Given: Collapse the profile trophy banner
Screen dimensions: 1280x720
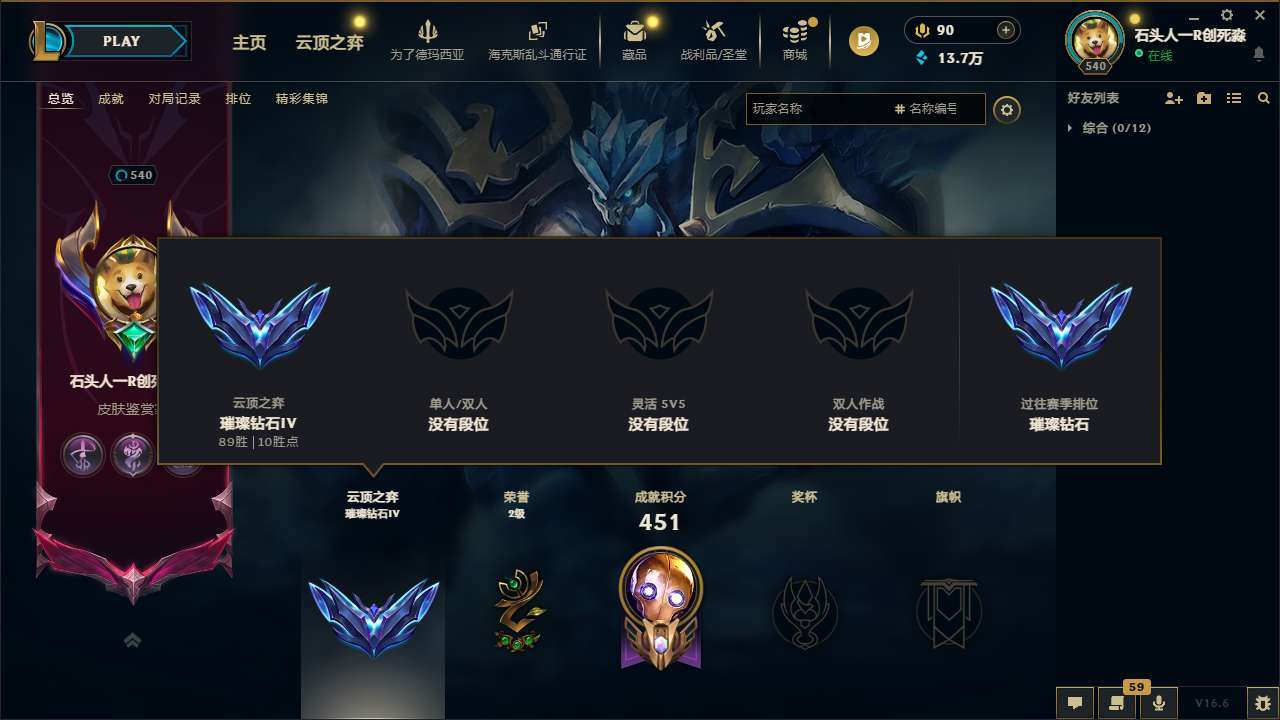Looking at the screenshot, I should 133,640.
